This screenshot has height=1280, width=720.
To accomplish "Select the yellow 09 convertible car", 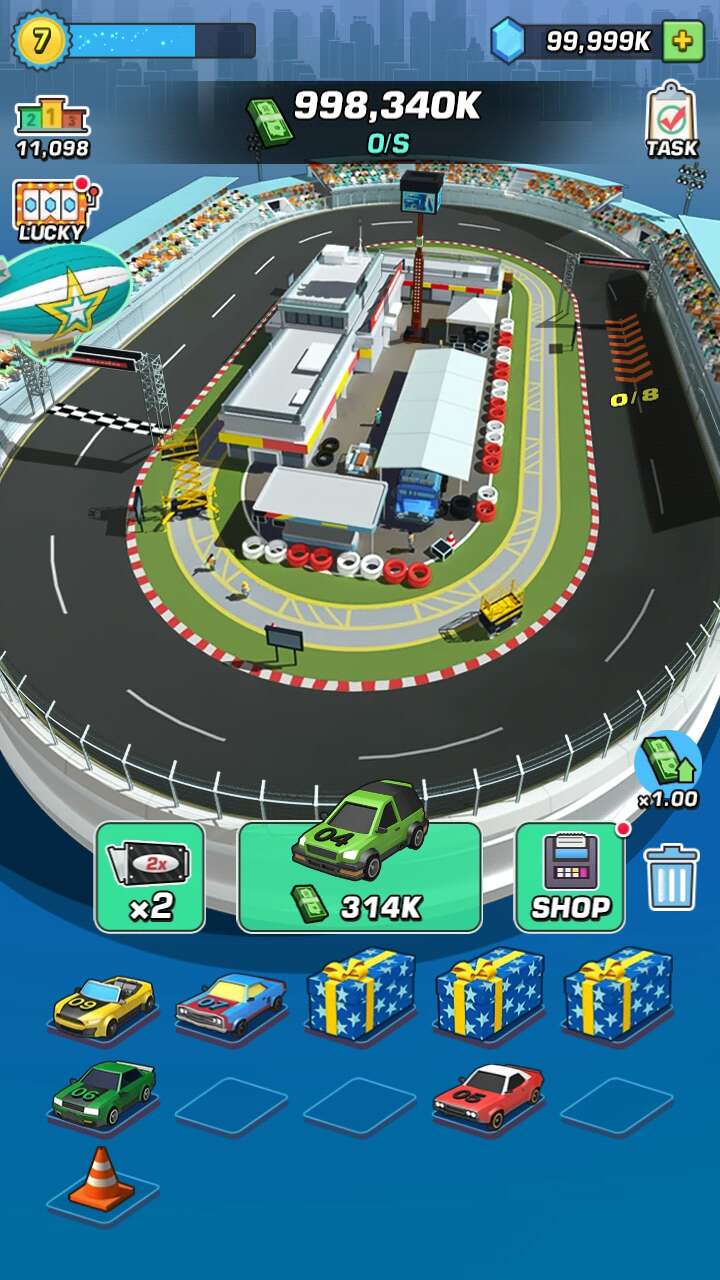I will tap(103, 1003).
